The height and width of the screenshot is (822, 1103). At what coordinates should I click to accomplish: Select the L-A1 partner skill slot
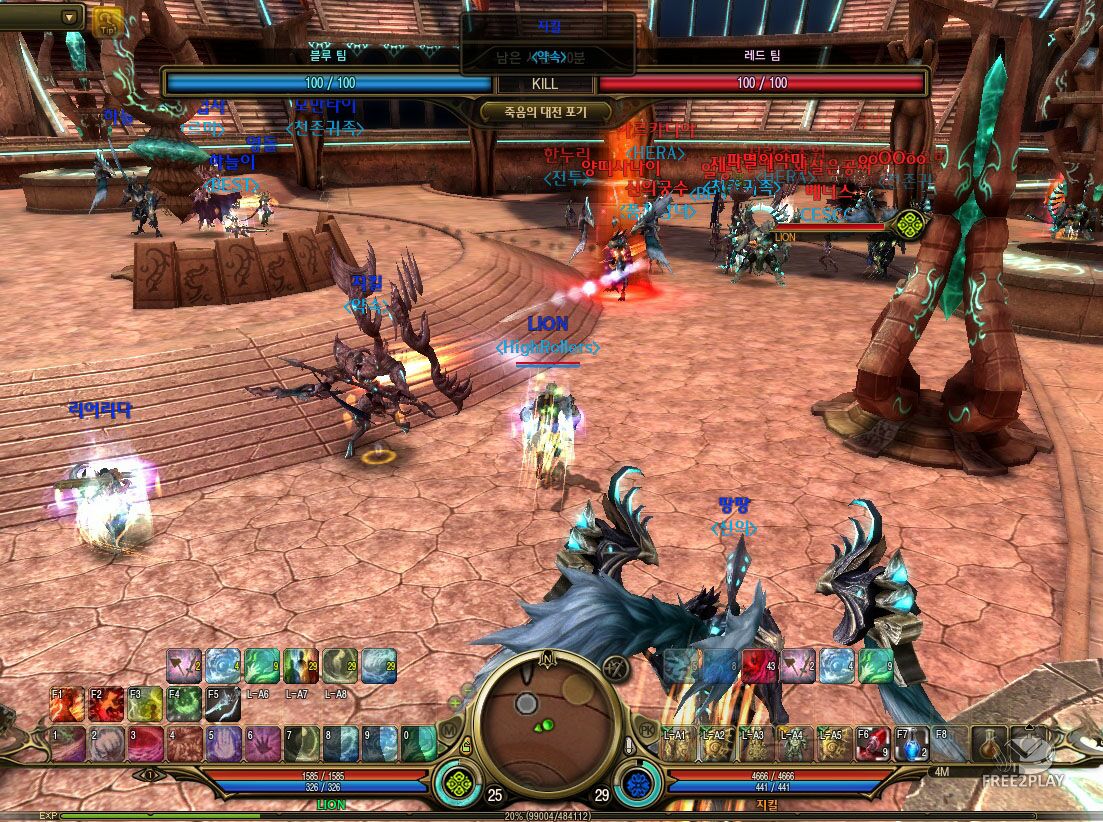click(x=677, y=745)
